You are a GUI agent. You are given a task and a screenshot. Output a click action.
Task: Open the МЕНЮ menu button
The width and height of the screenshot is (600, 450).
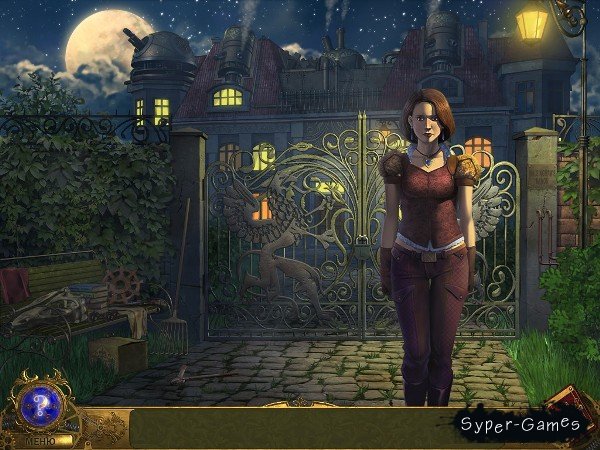(38, 438)
